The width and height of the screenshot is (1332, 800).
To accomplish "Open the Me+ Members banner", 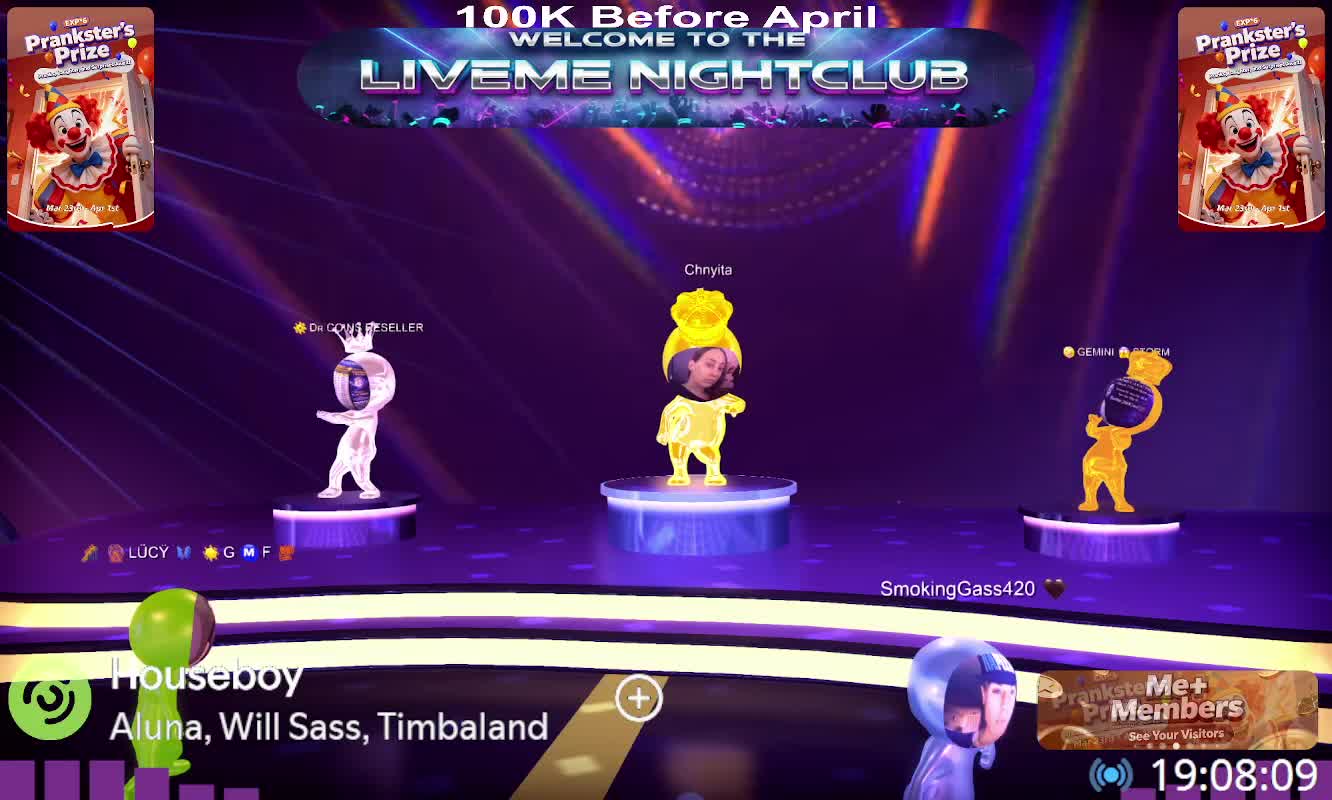I will tap(1176, 710).
